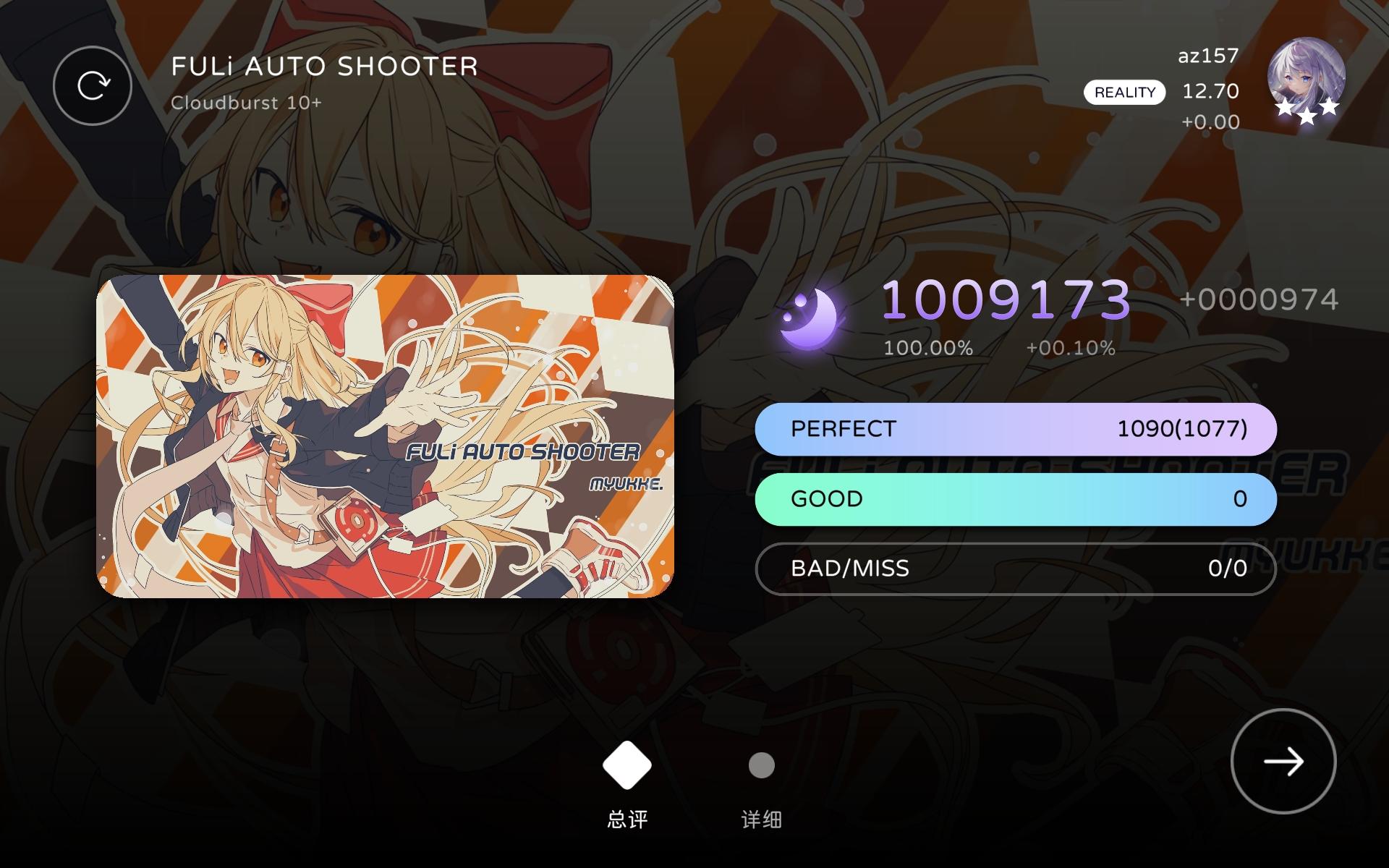Screen dimensions: 1389x868
Task: Select the 总评 overview tab
Action: (x=626, y=819)
